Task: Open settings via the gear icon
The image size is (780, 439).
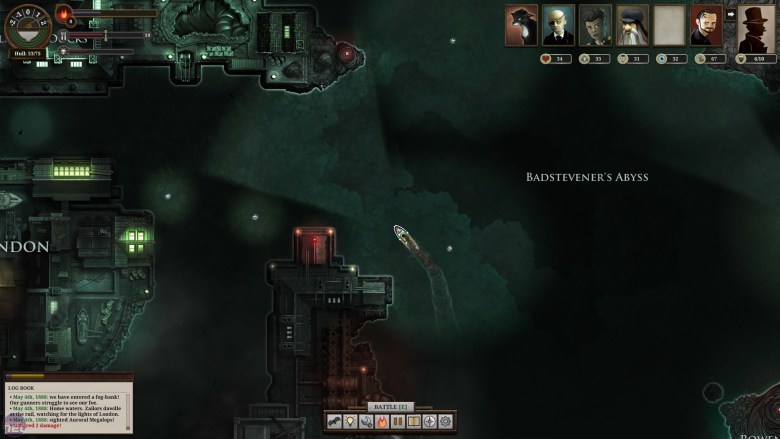Action: tap(446, 422)
